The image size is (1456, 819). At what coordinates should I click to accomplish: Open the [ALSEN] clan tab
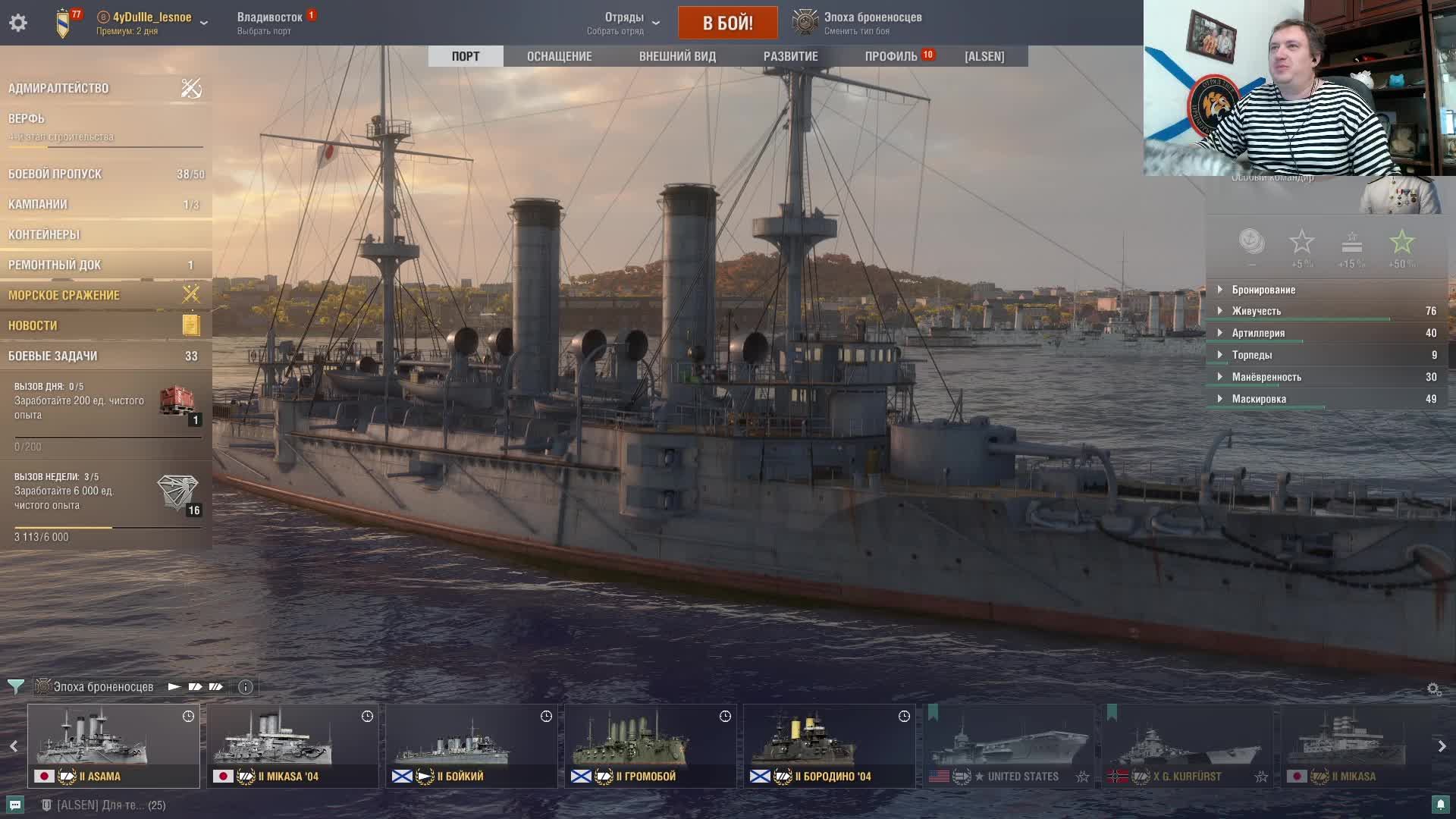[984, 56]
